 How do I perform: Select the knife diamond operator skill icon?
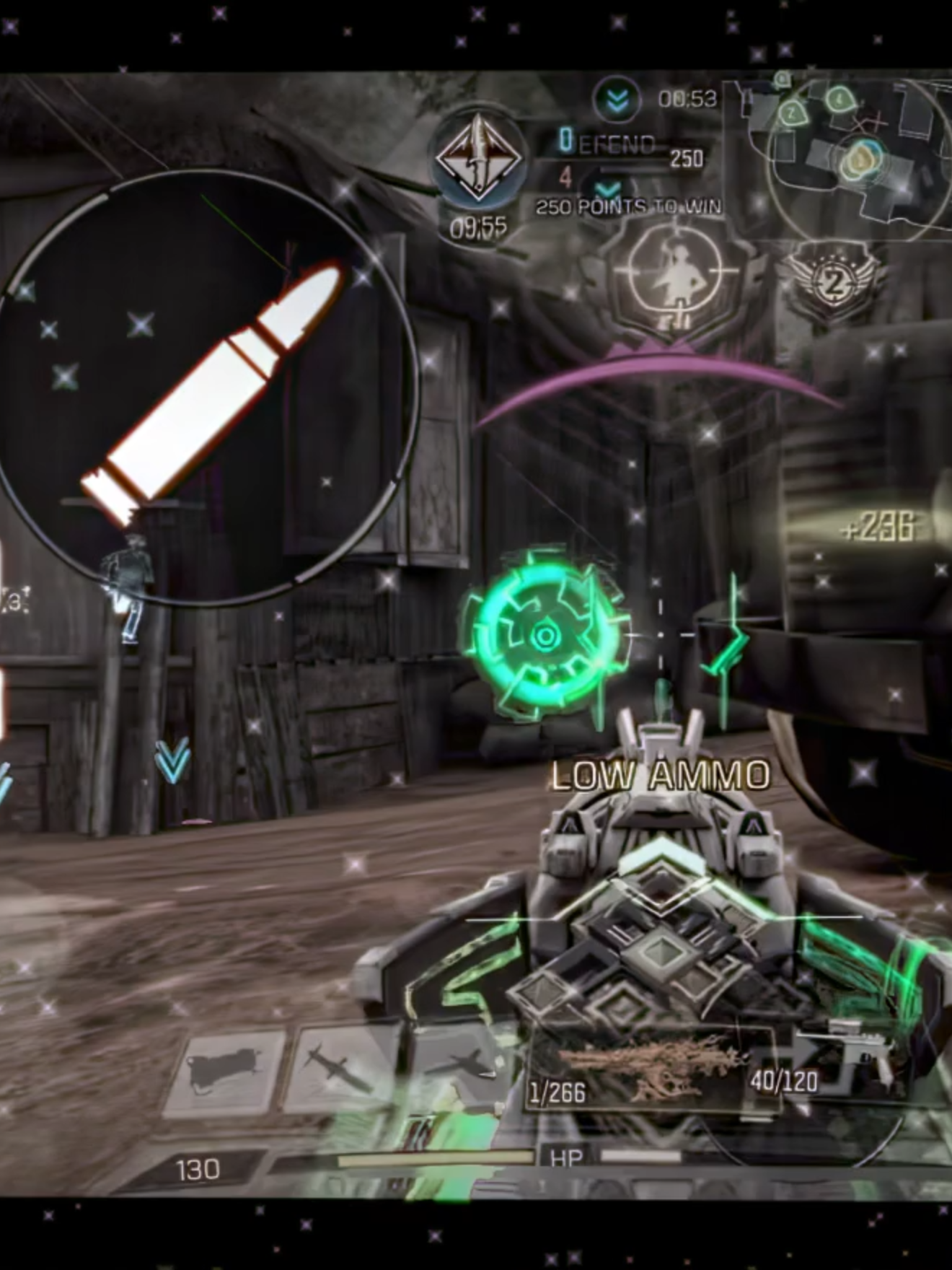[477, 158]
